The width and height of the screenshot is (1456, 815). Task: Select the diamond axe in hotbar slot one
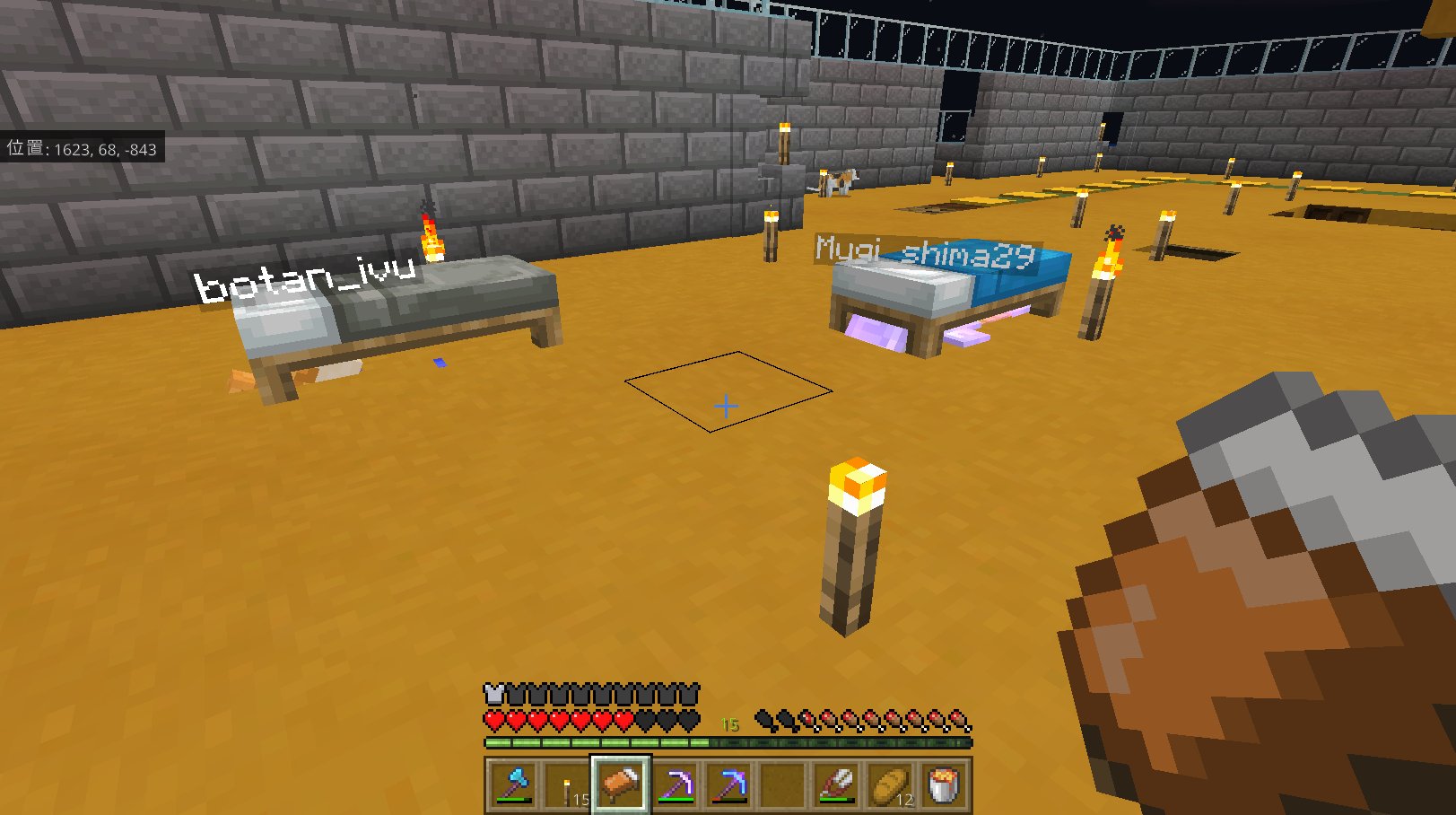click(512, 783)
